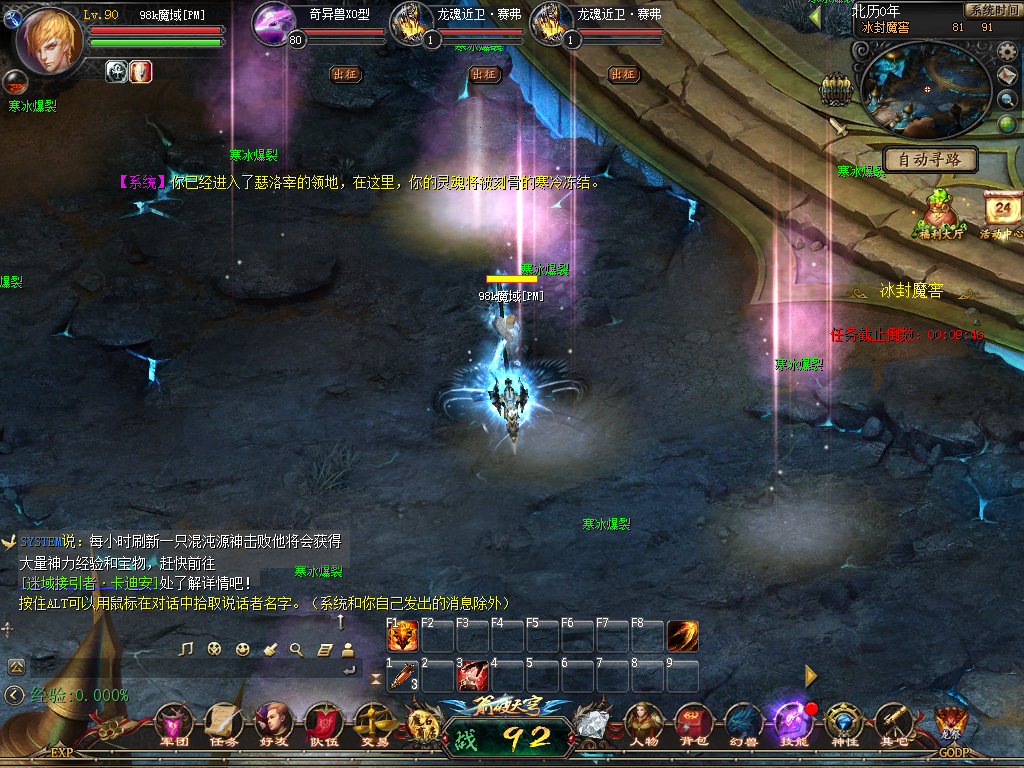
Task: Open the 人物 (Character) sheet
Action: 643,722
